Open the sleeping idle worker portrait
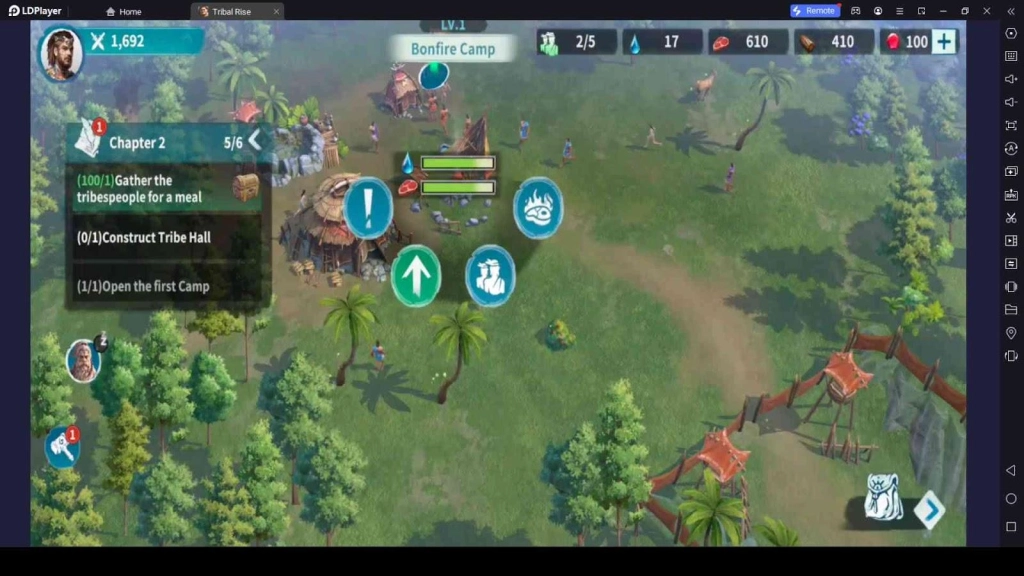The width and height of the screenshot is (1024, 576). point(84,360)
